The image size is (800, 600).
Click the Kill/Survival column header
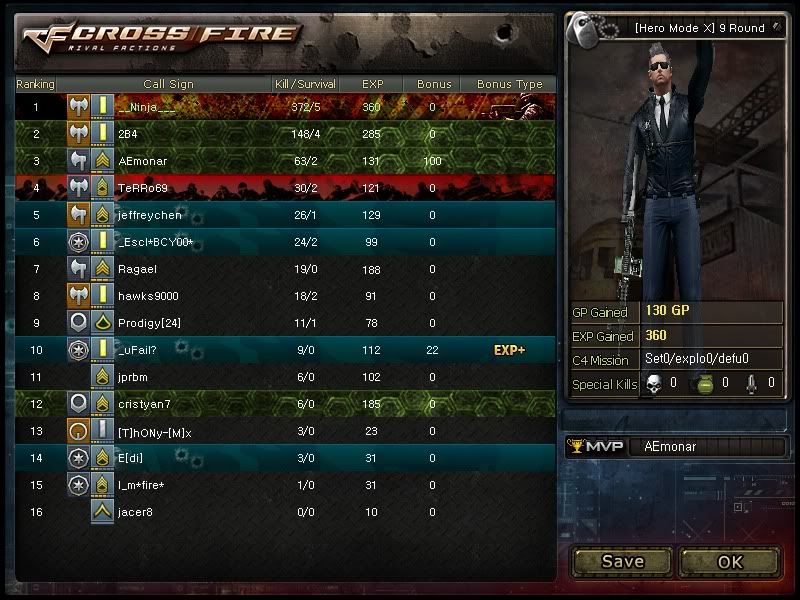coord(305,84)
